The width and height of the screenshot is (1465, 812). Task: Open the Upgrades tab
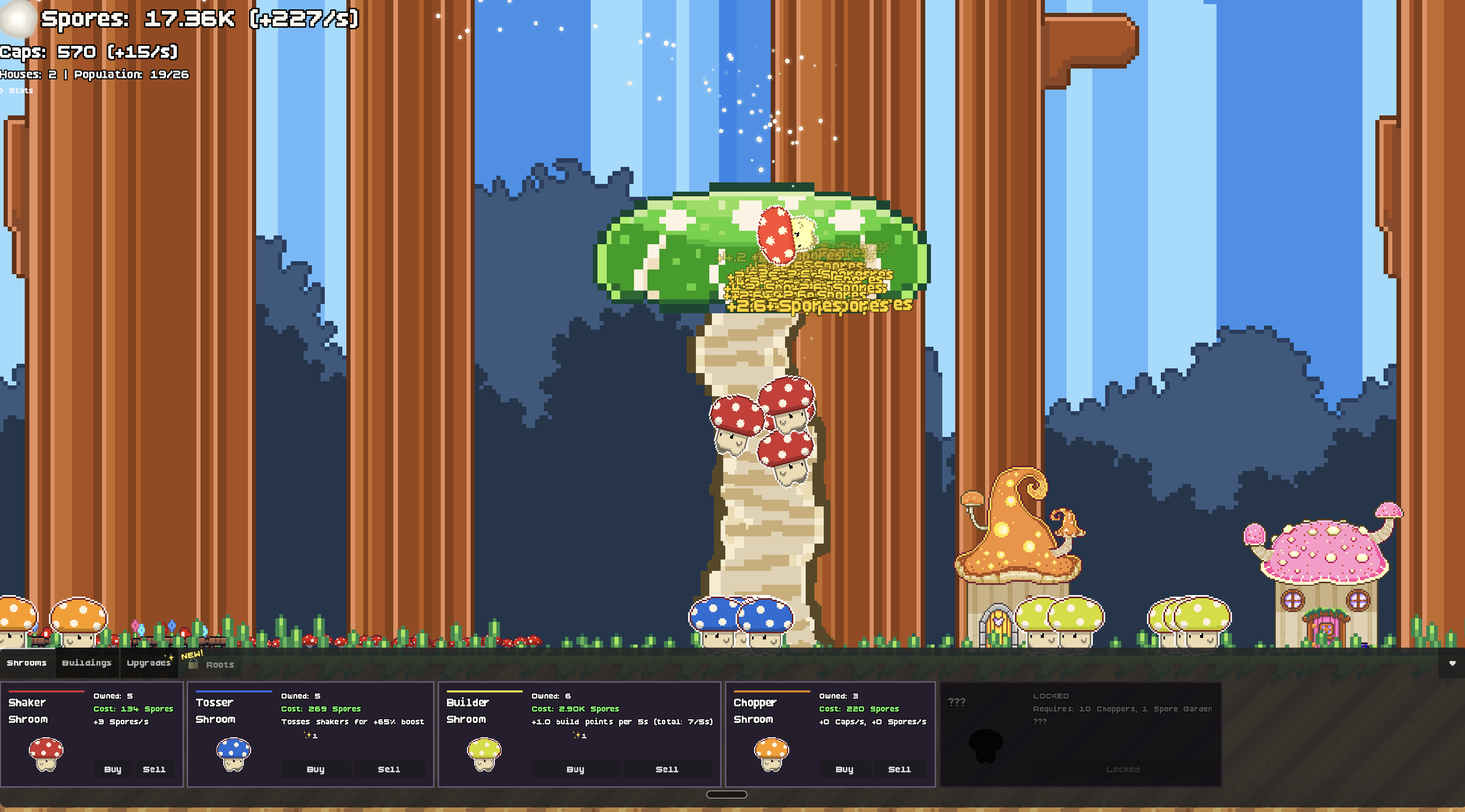[148, 663]
